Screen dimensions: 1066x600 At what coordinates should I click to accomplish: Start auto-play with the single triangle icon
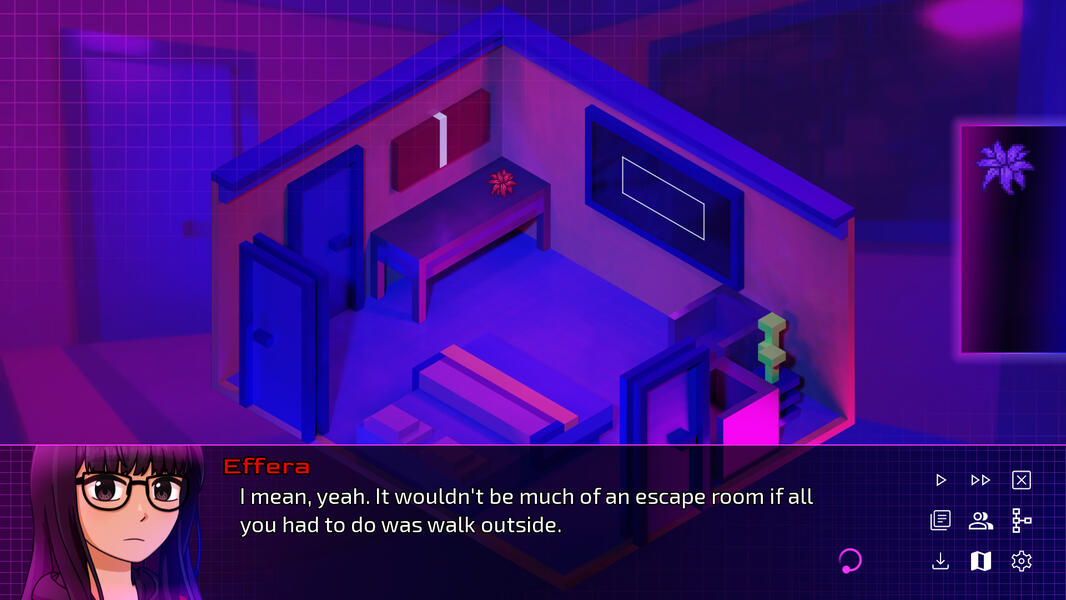940,480
